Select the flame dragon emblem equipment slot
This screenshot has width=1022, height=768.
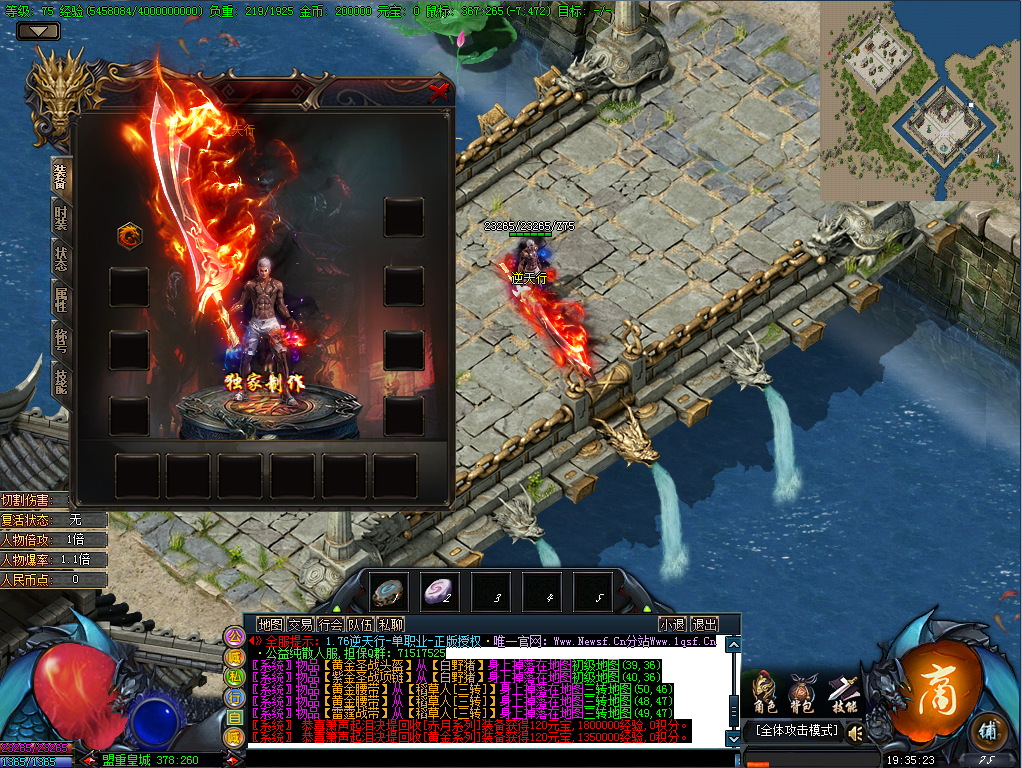click(129, 236)
